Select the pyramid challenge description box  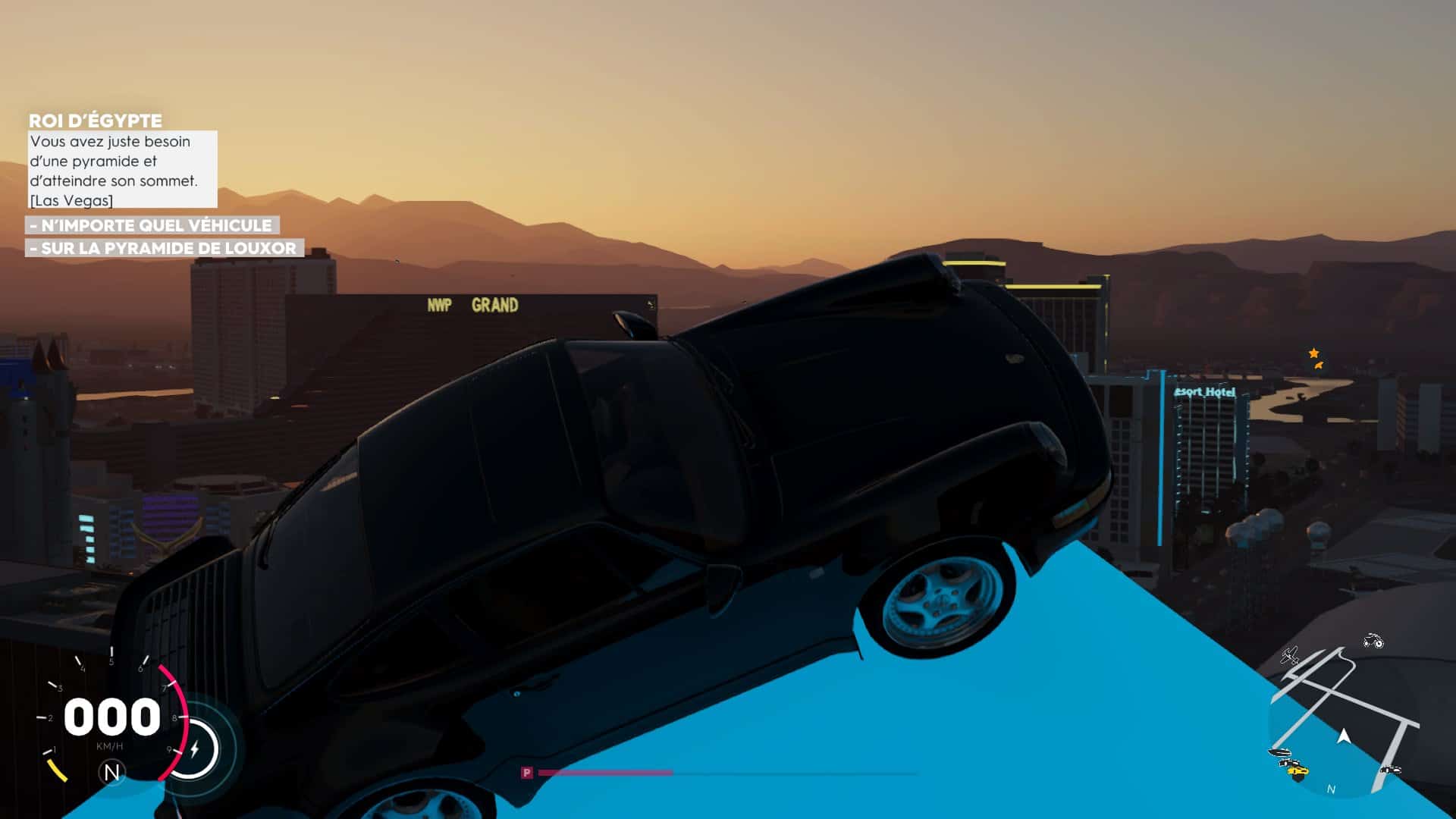(123, 170)
